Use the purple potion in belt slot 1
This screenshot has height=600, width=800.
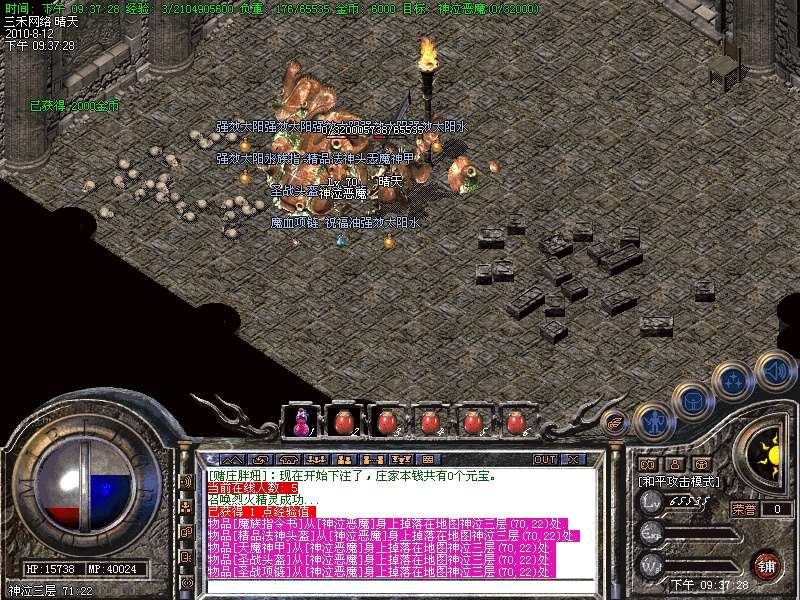click(x=299, y=421)
